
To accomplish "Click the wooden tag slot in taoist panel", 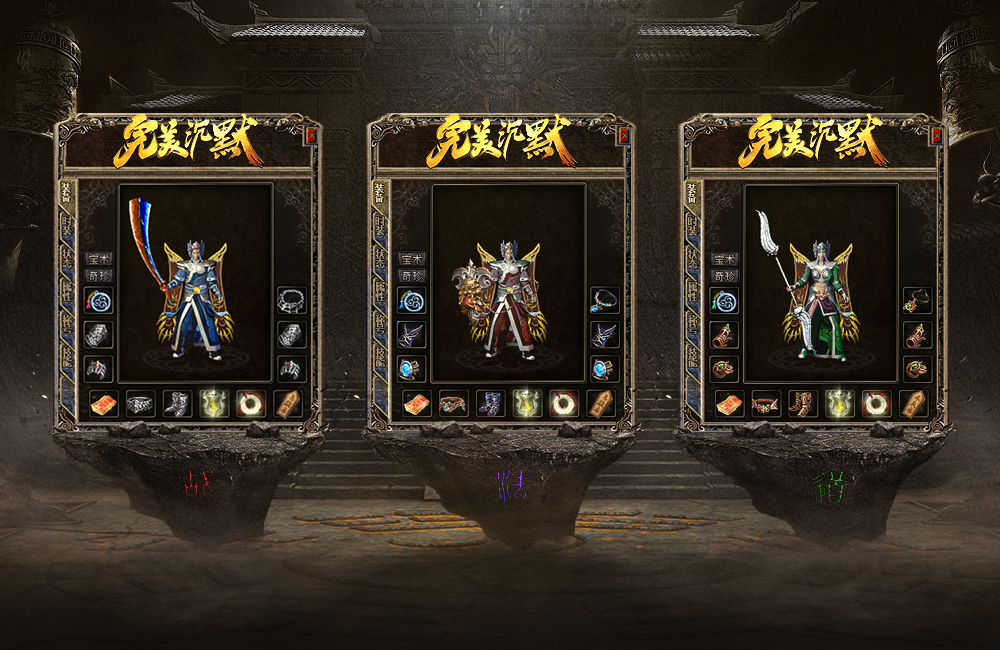I will tap(913, 403).
